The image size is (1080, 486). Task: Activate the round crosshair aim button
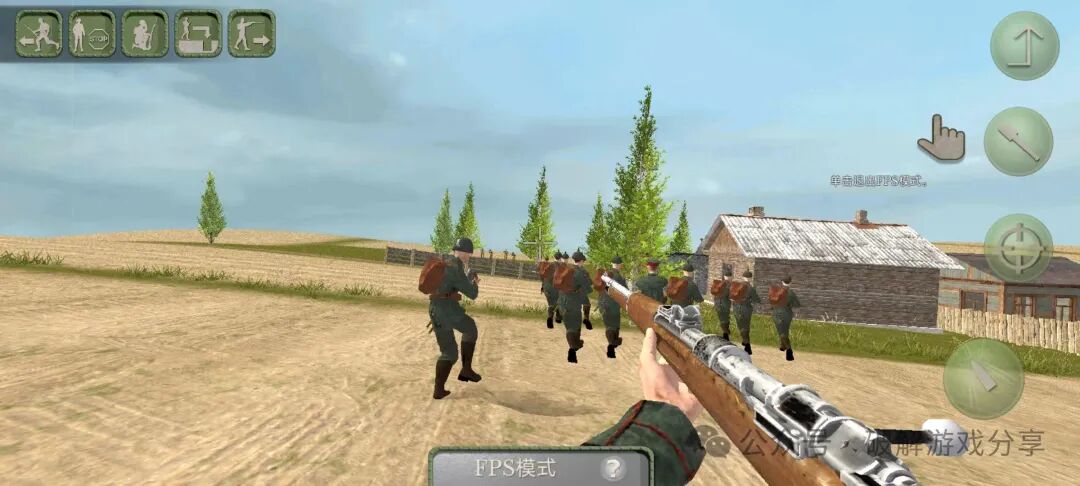point(1018,248)
